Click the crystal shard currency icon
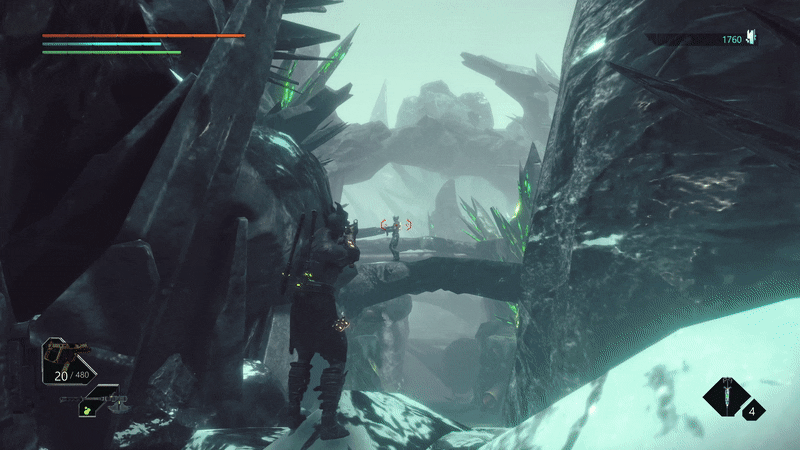800x450 pixels. (x=751, y=39)
